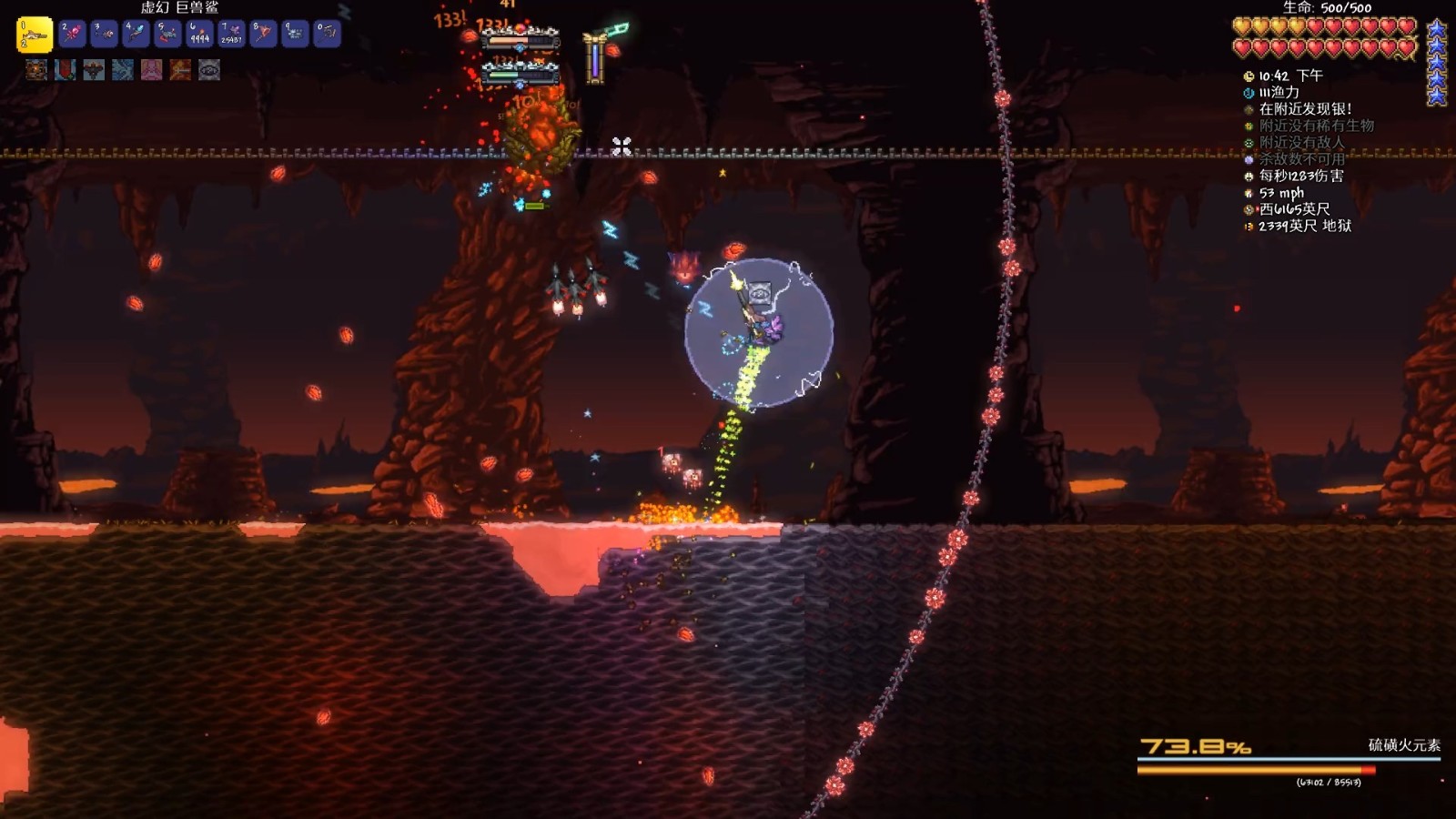Click the gray eye buff icon

tap(209, 69)
